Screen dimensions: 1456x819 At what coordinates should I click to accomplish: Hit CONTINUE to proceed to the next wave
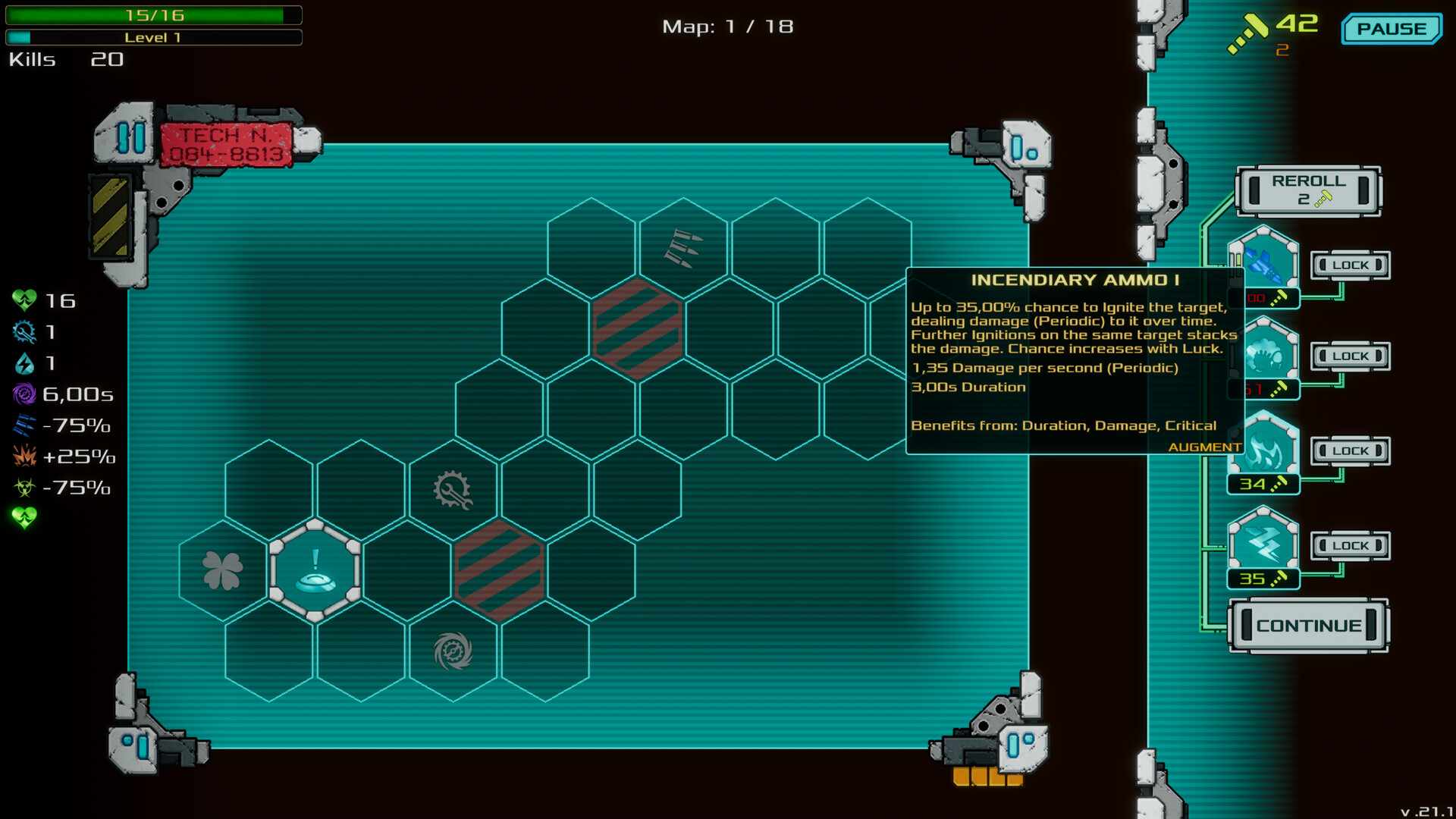click(1308, 625)
